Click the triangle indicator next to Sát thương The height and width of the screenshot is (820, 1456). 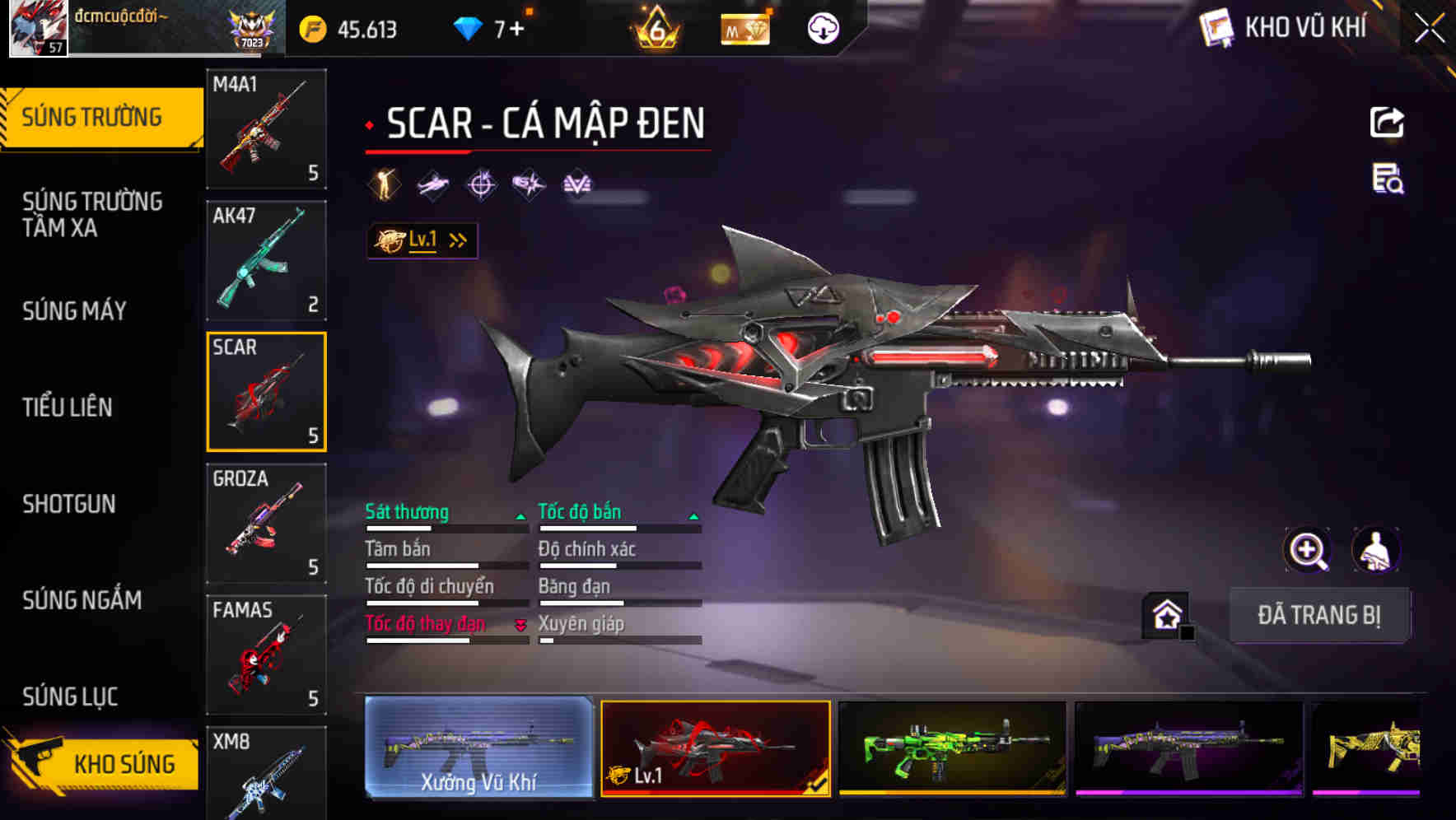click(521, 515)
